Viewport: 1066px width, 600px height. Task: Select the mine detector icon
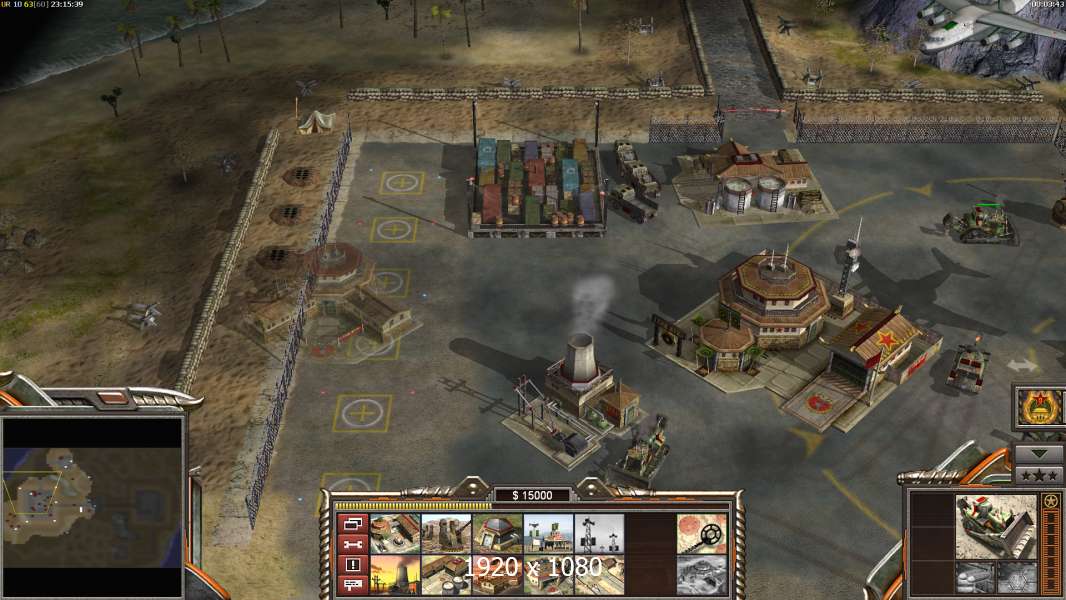701,534
